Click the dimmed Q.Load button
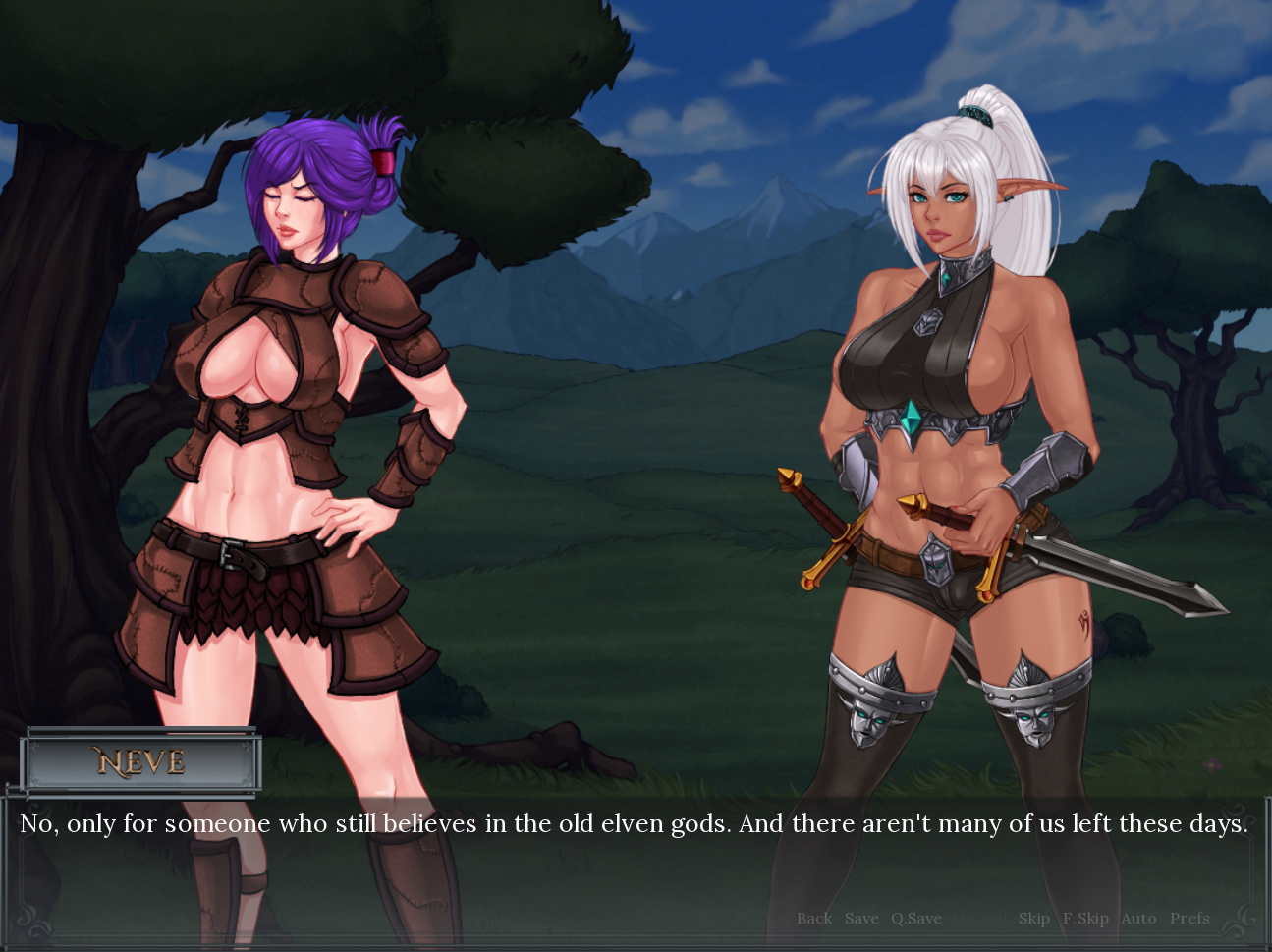This screenshot has height=952, width=1272. tap(980, 919)
